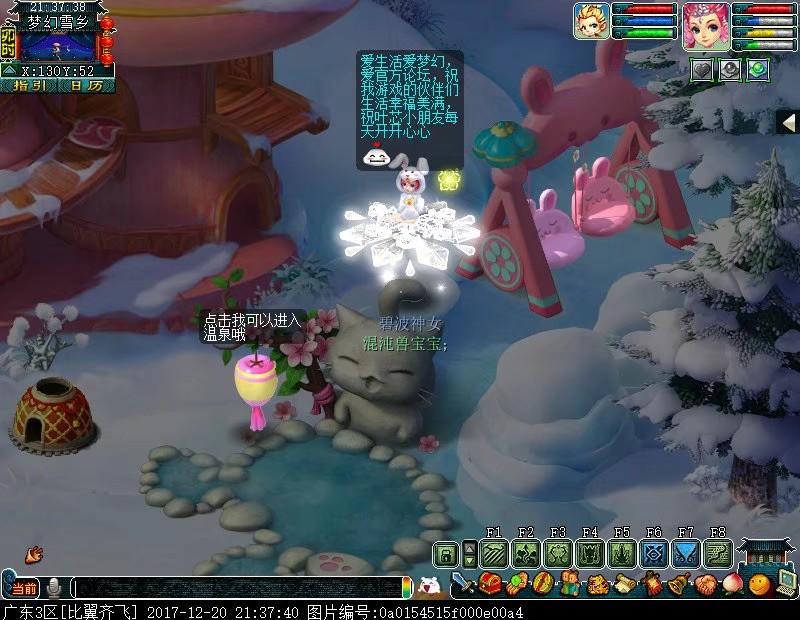Open the 日历 calendar button

click(x=85, y=85)
